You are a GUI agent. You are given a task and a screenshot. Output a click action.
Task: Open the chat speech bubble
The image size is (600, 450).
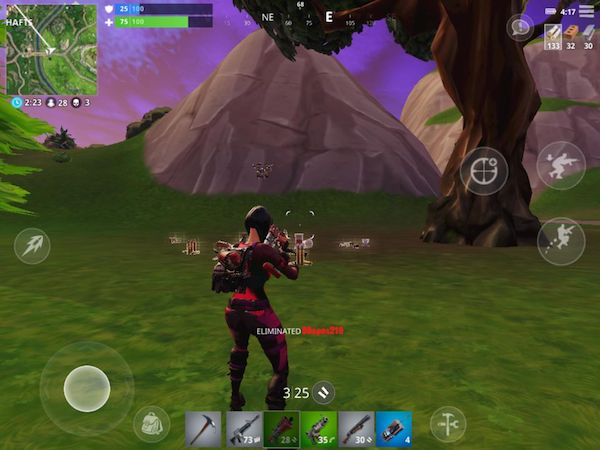click(519, 27)
